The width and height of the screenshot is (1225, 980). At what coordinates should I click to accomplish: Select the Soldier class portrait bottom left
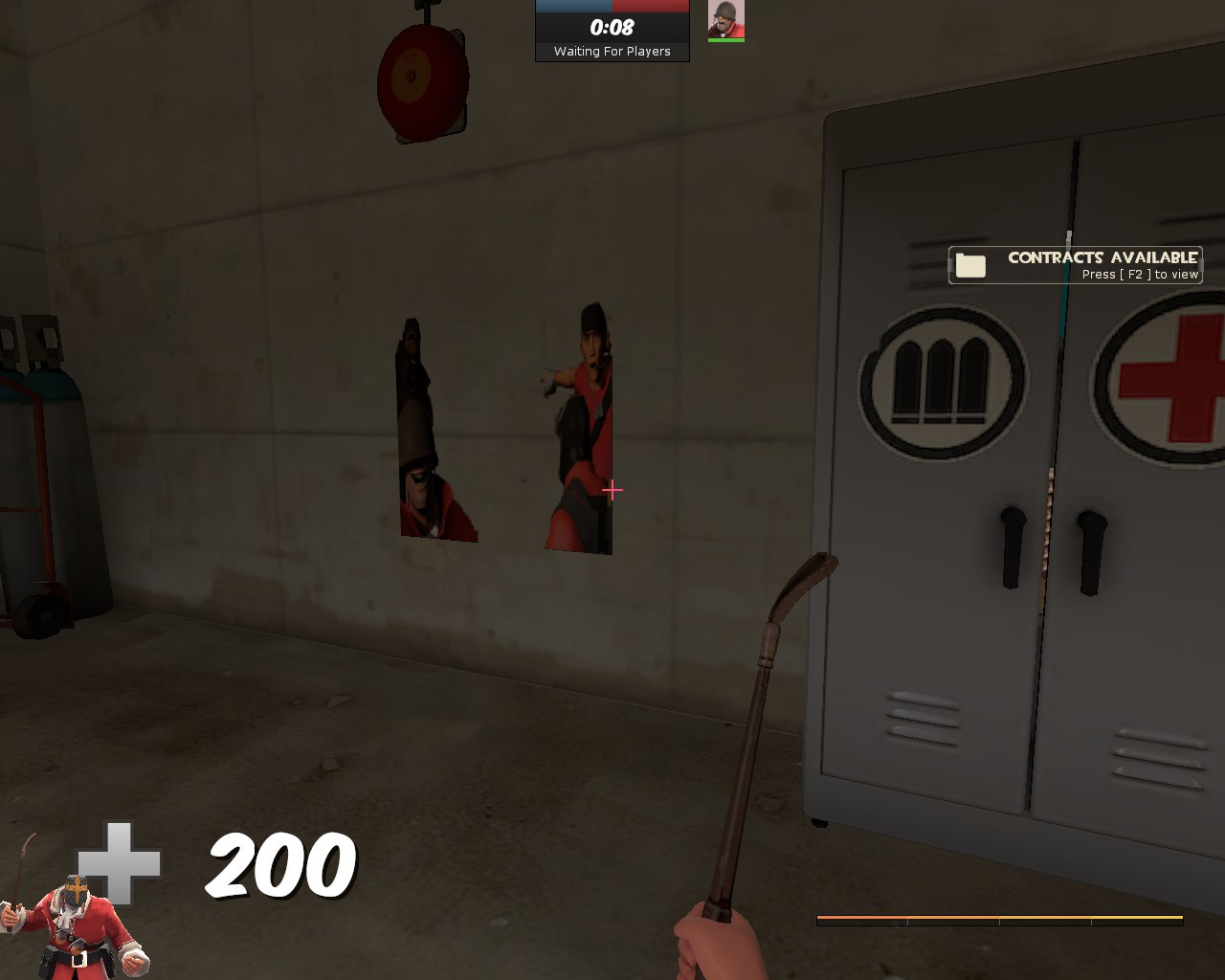point(75,933)
